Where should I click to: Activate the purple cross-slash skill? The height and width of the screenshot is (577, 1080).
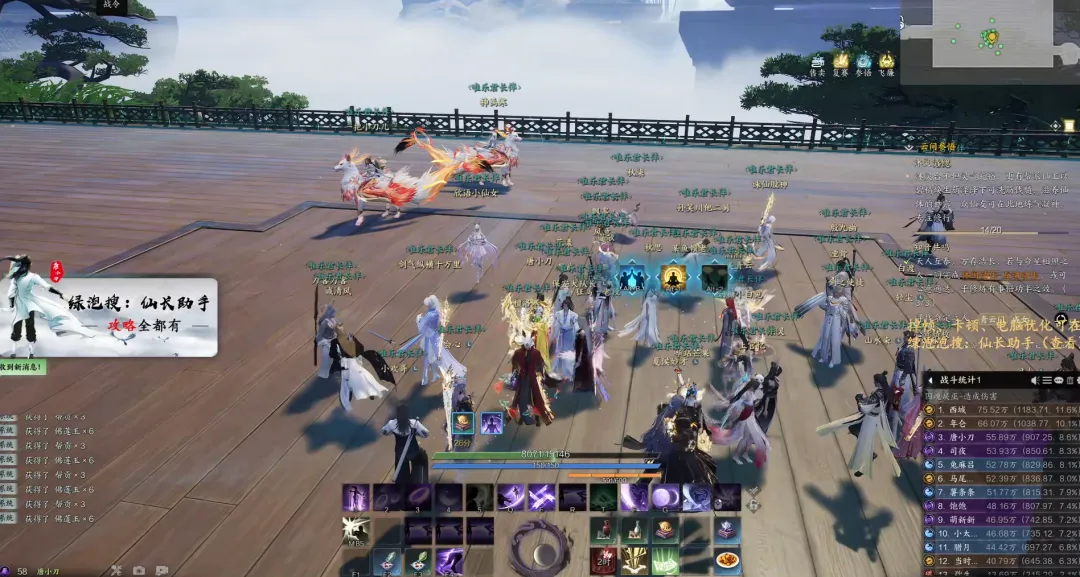(x=542, y=497)
